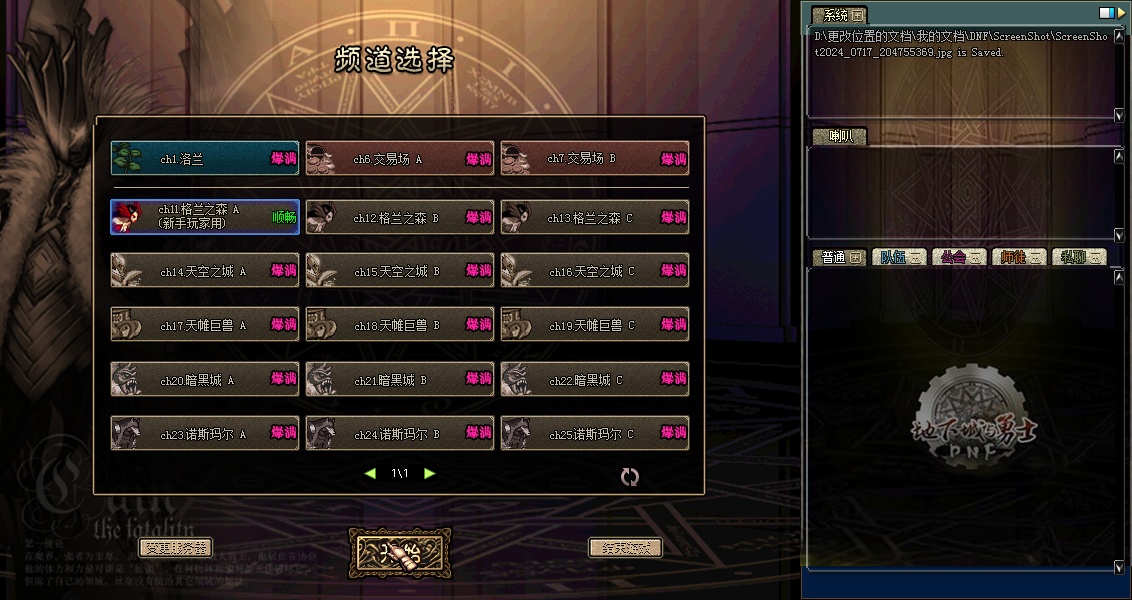Viewport: 1132px width, 600px height.
Task: Open the 公会 guild chat tab
Action: tap(958, 257)
